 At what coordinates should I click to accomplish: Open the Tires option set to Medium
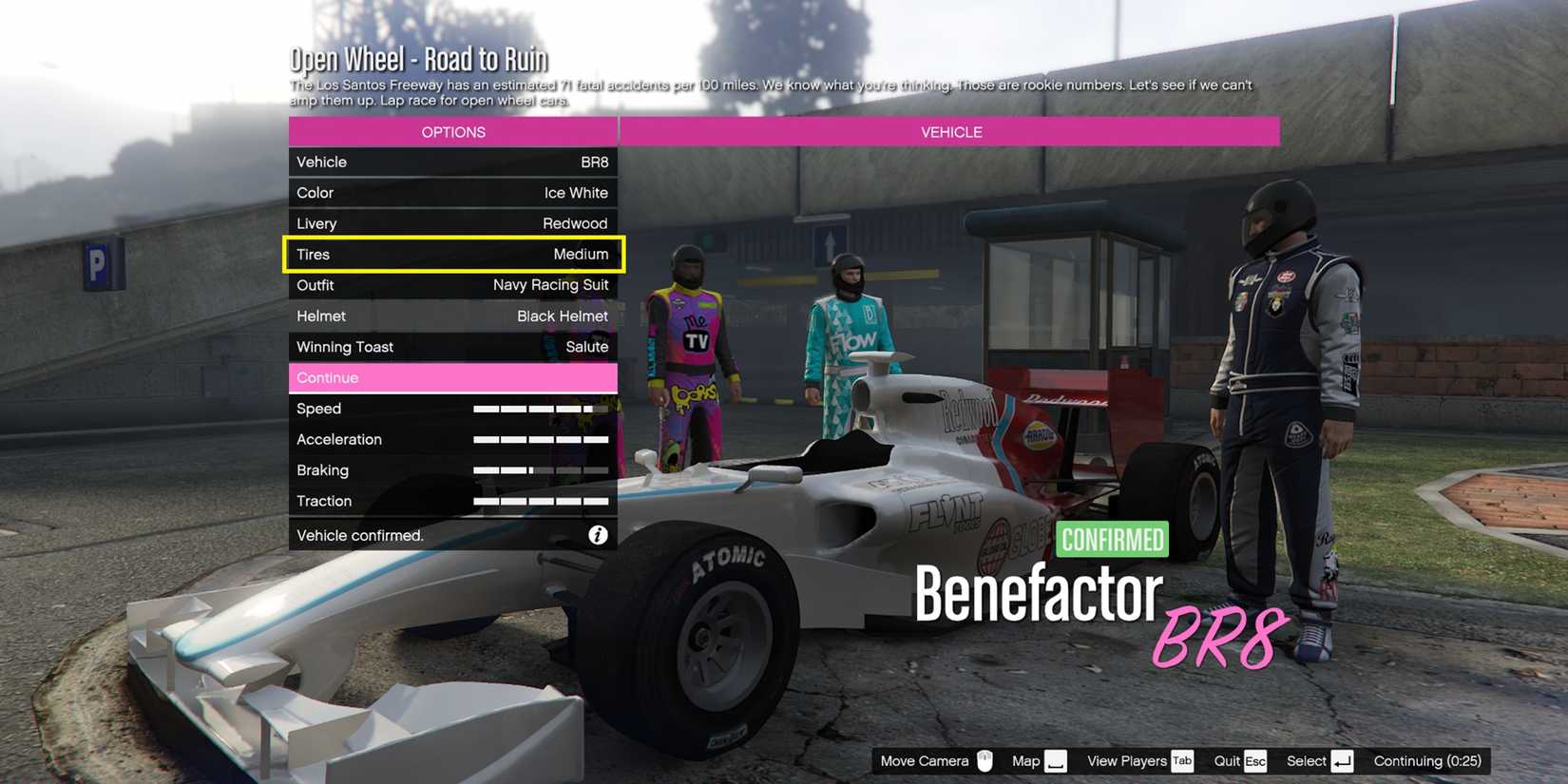point(453,254)
